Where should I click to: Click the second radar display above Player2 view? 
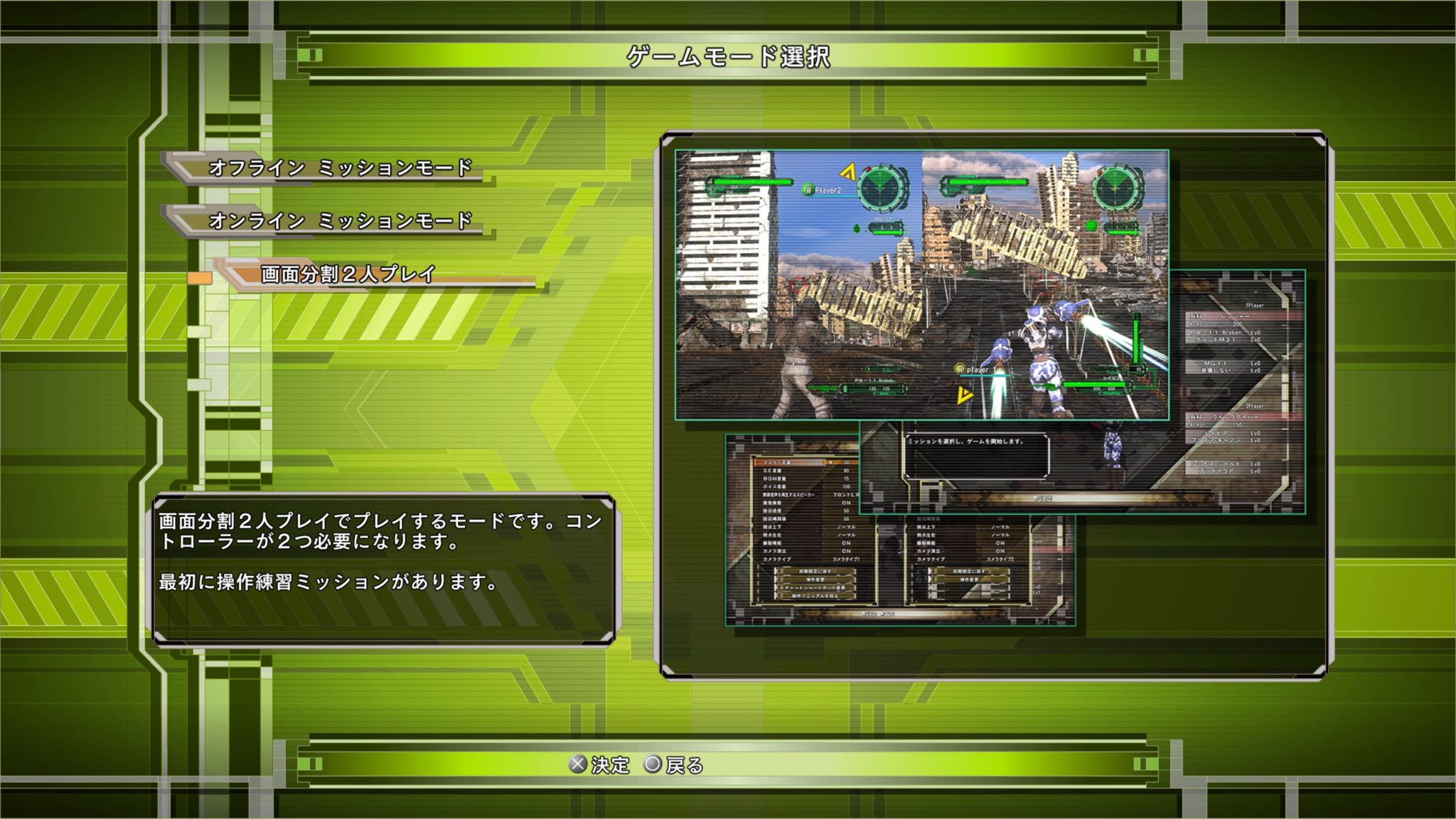tap(880, 186)
